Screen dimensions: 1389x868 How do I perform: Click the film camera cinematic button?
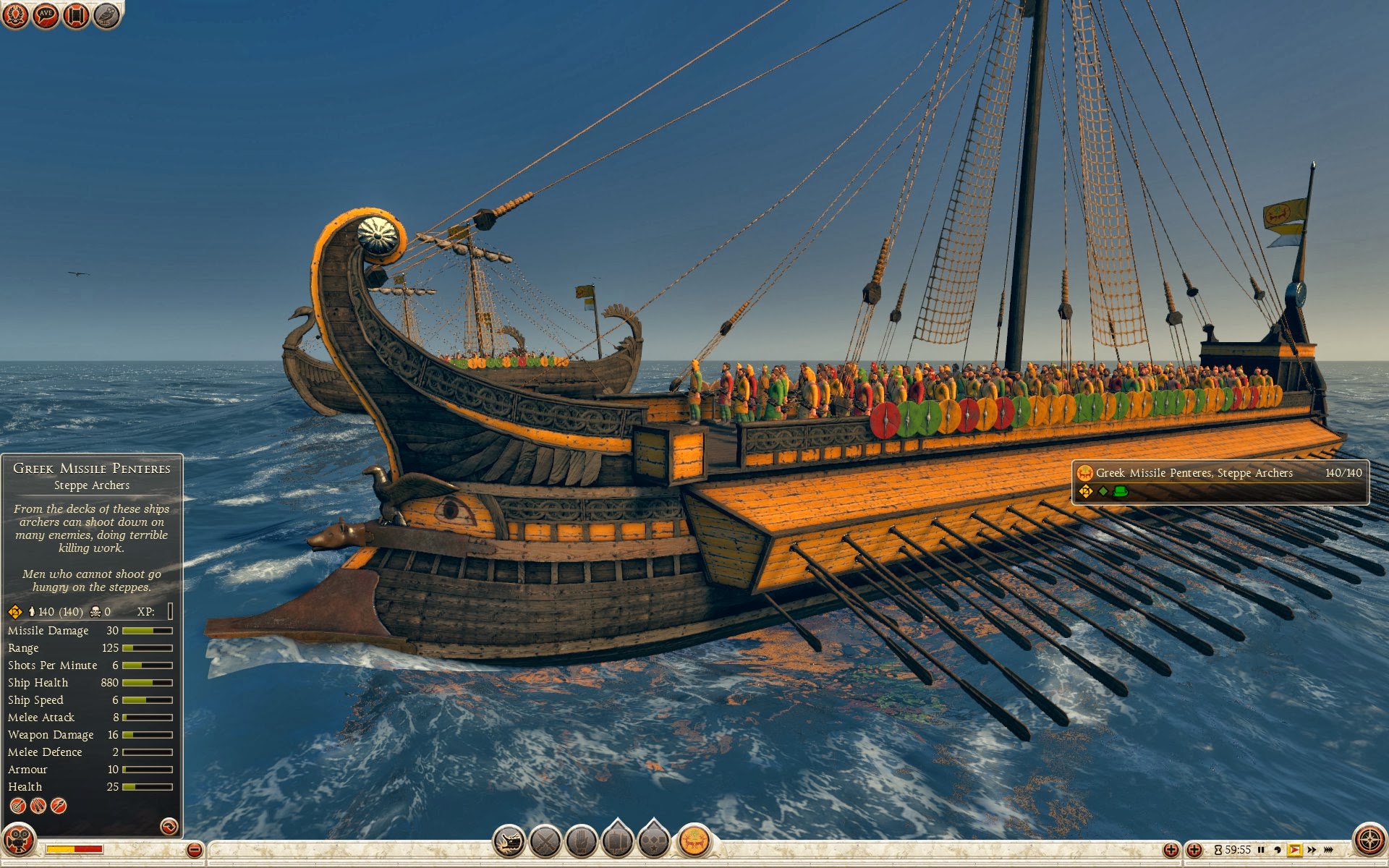(18, 841)
